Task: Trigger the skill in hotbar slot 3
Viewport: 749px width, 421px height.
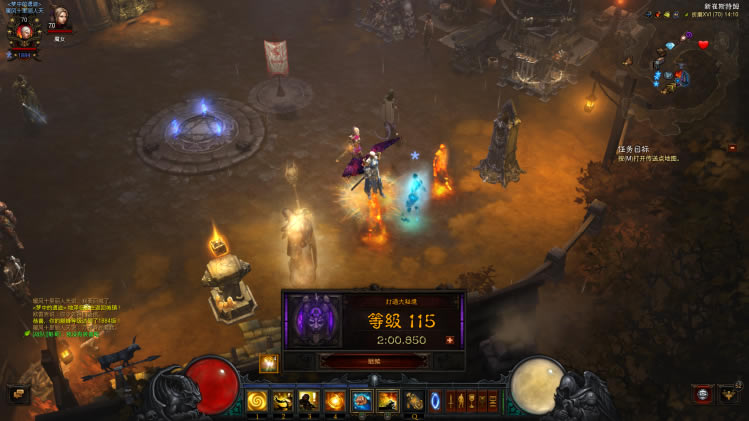Action: (x=309, y=401)
